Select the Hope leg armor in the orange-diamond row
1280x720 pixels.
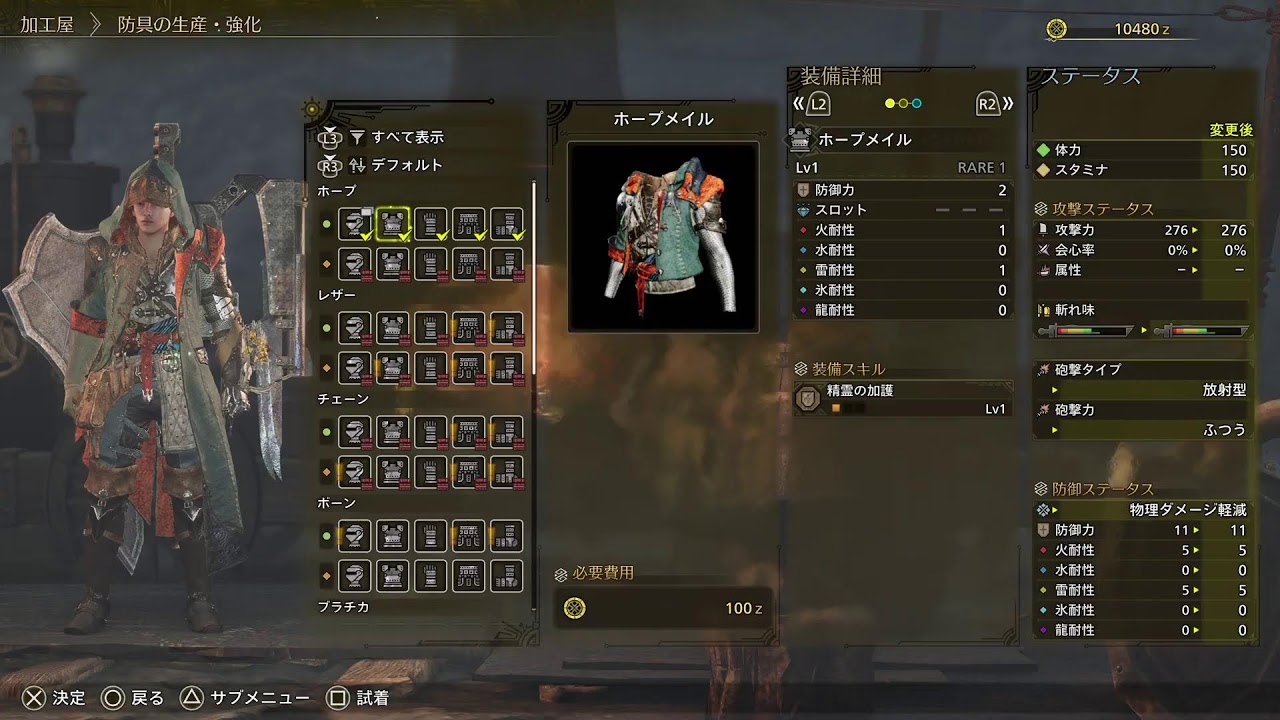(506, 264)
